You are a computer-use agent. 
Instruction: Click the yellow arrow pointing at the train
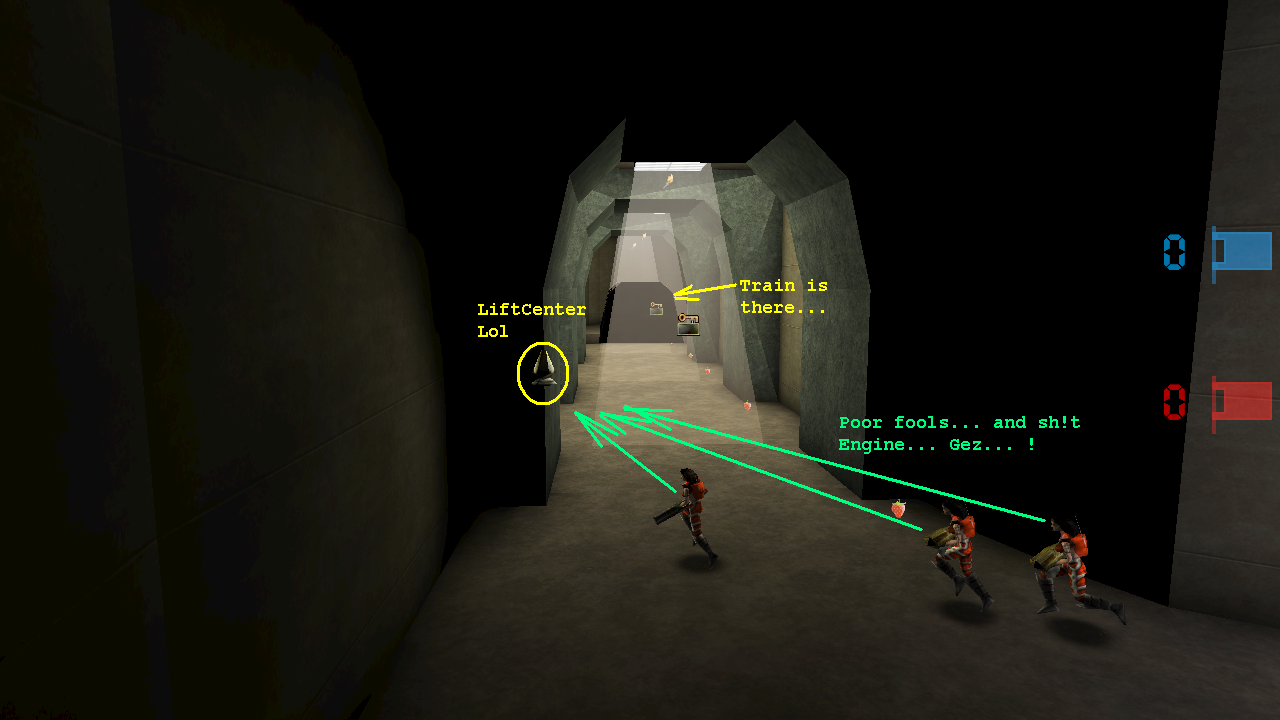[x=706, y=293]
